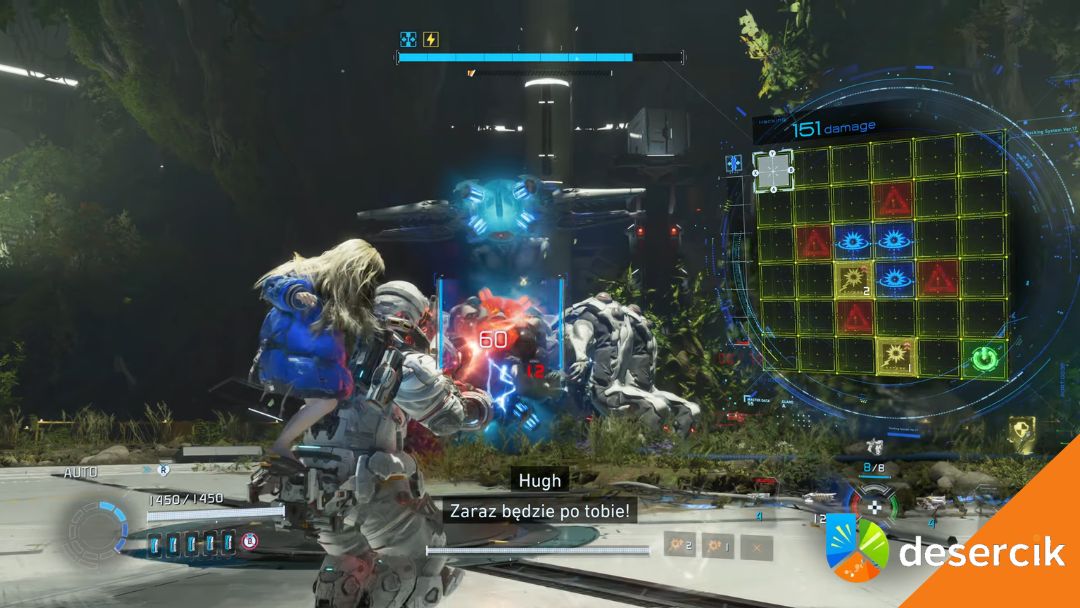Select the burst item slot showing count 2

(x=679, y=546)
